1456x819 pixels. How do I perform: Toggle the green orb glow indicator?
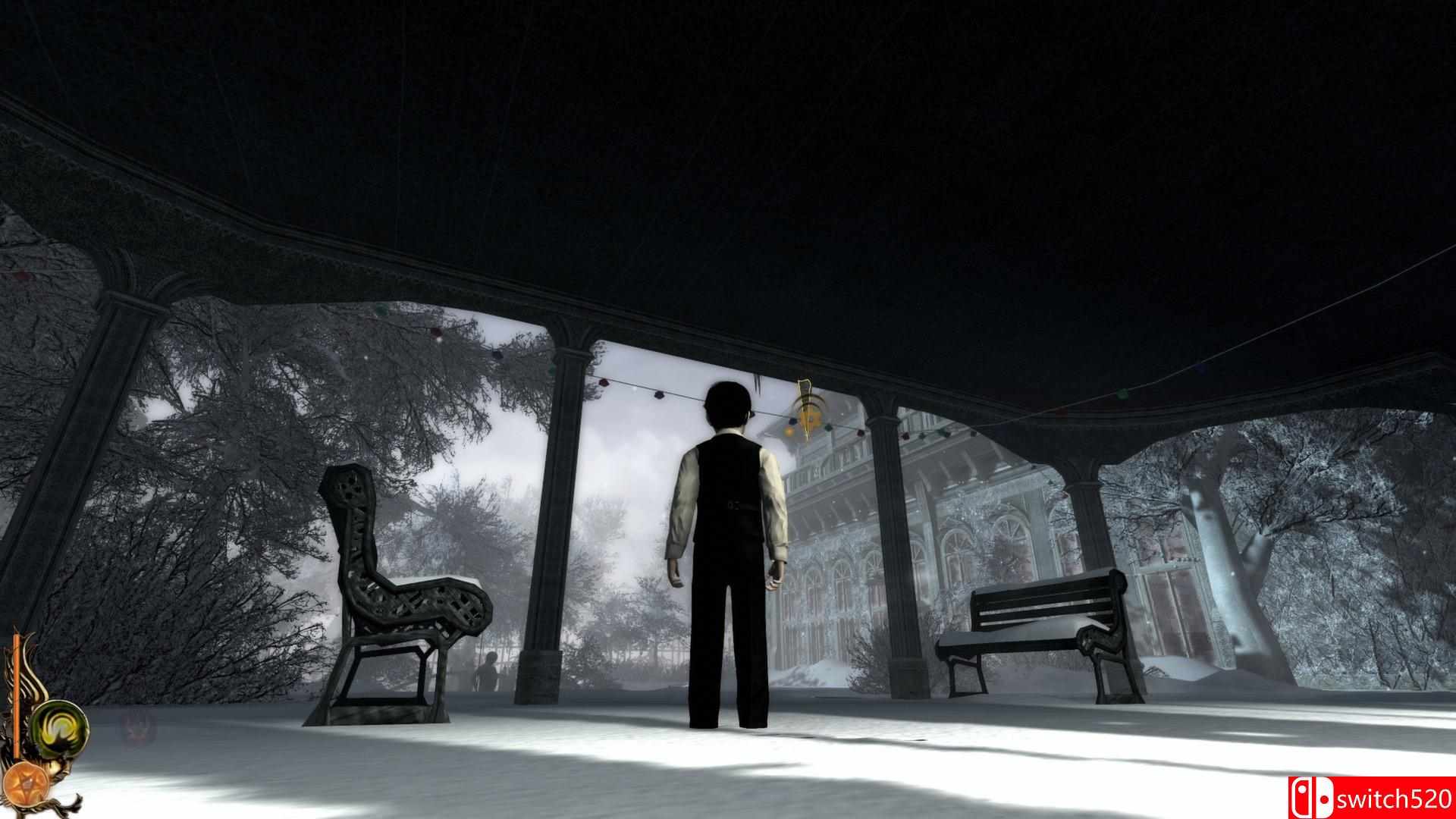(x=60, y=728)
